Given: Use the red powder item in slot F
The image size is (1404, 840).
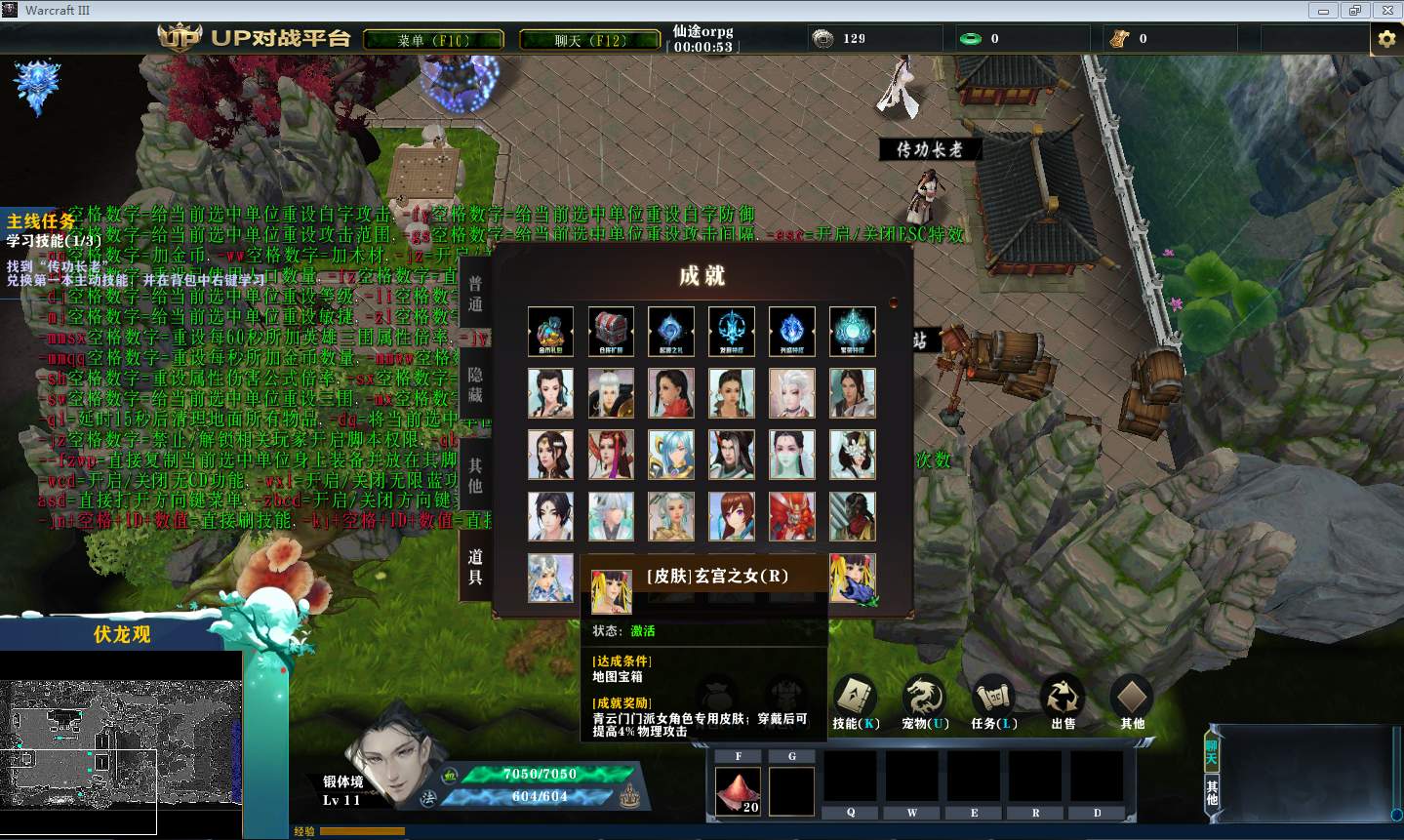Looking at the screenshot, I should (739, 789).
